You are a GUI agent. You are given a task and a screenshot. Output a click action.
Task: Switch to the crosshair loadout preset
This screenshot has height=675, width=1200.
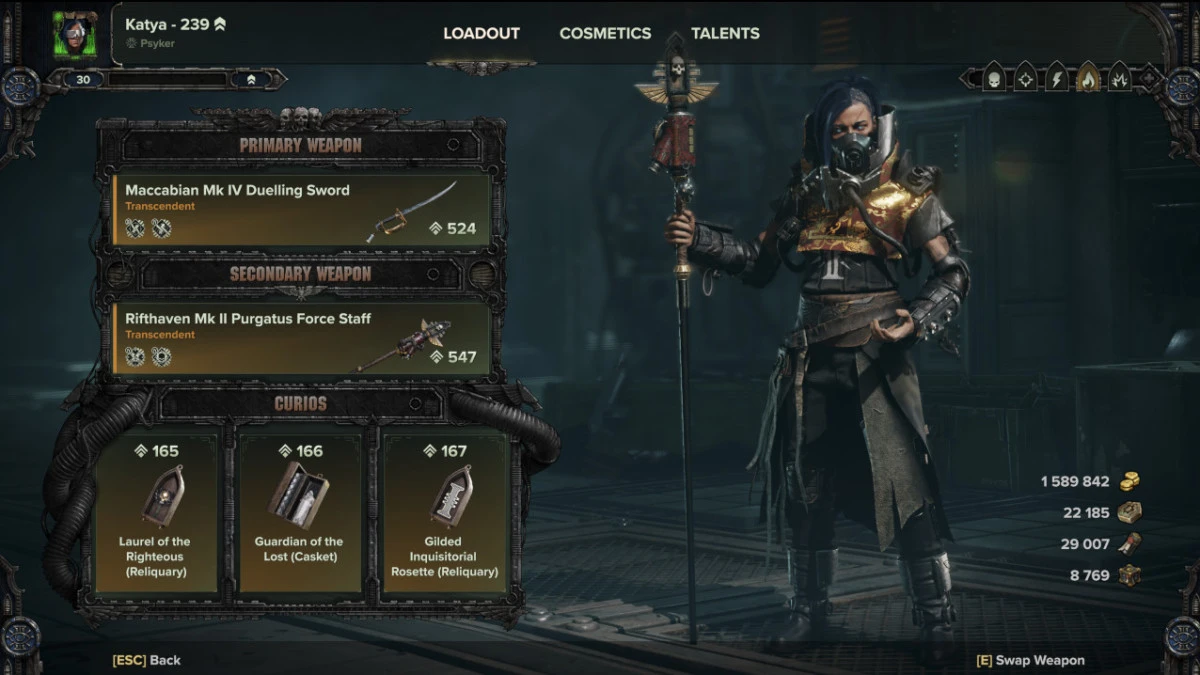[x=1025, y=78]
